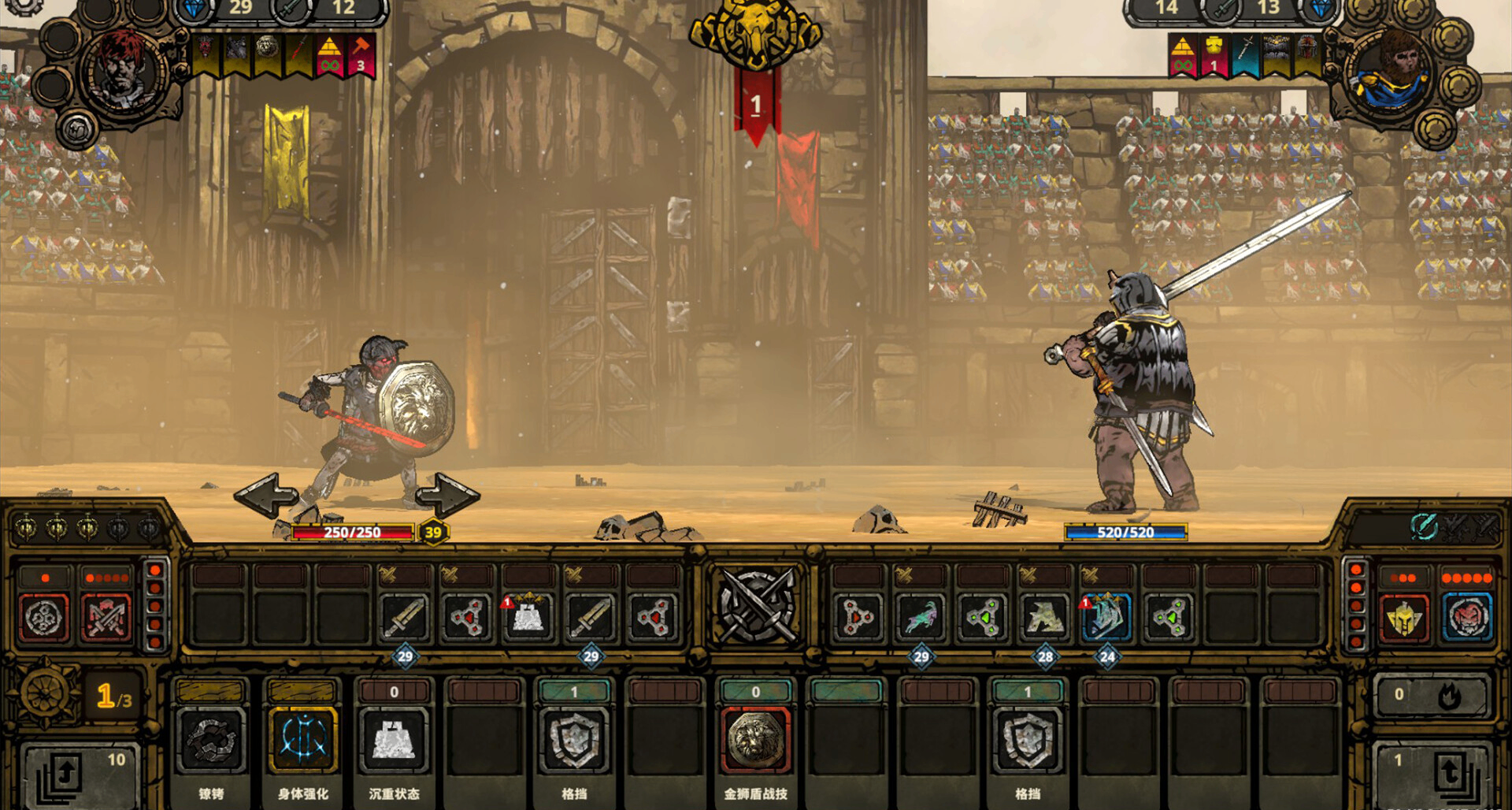Inspect the enemy's red lion face skill
1512x810 pixels.
pyautogui.click(x=1467, y=618)
